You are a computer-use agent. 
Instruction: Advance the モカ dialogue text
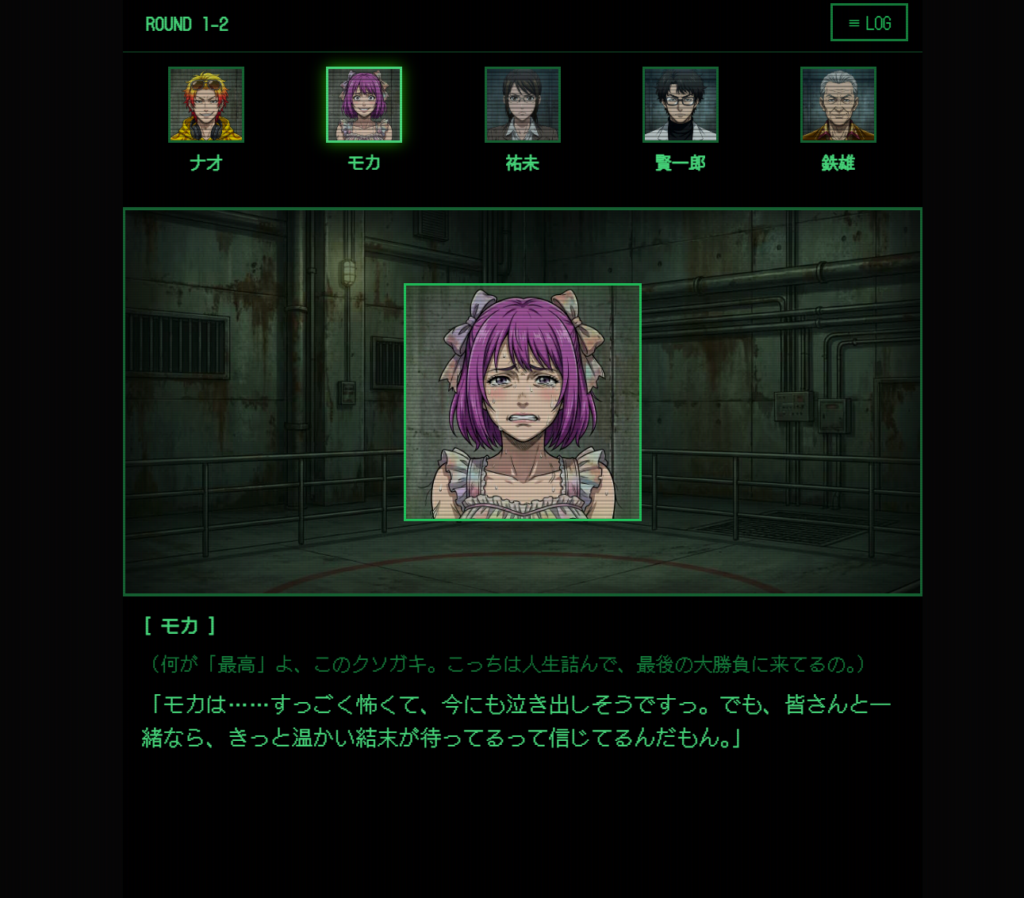tap(516, 721)
